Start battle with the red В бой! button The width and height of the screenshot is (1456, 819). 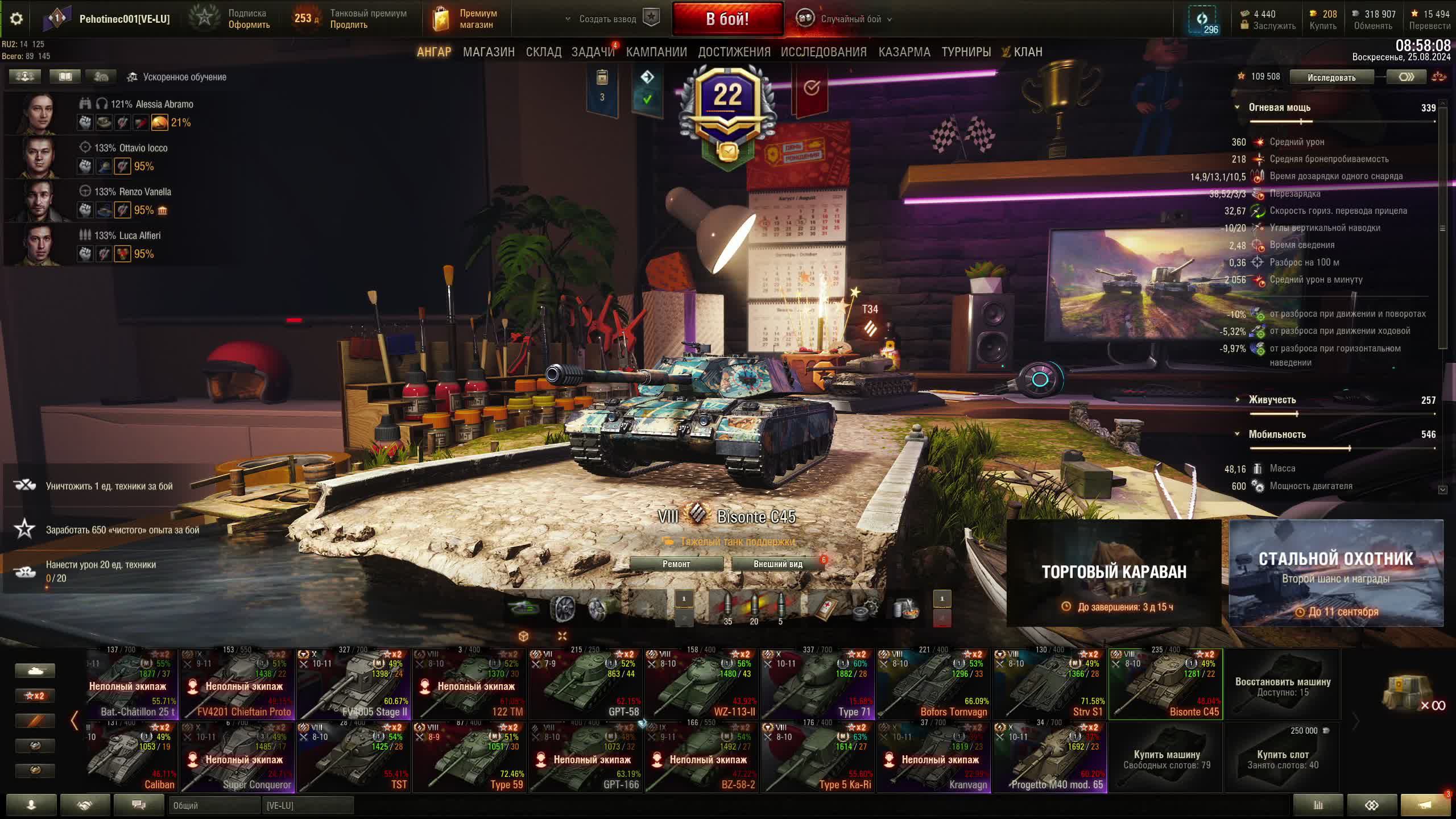727,19
